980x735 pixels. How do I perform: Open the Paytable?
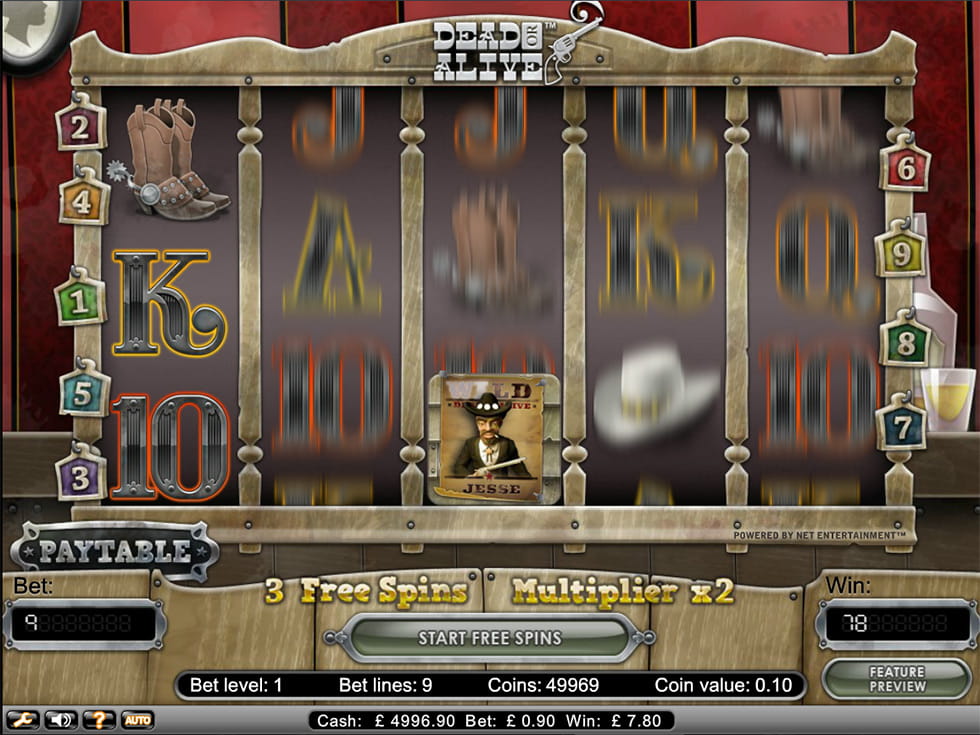click(x=114, y=551)
